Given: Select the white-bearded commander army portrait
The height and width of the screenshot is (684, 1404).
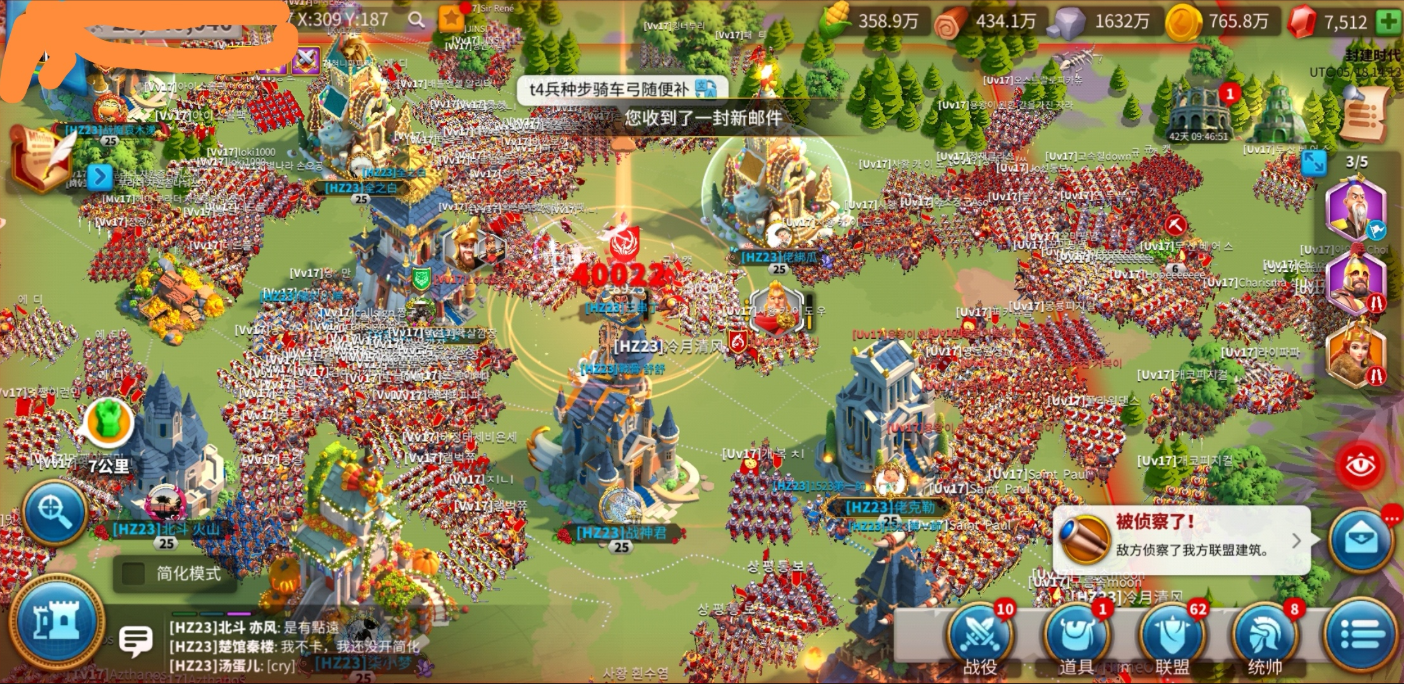Looking at the screenshot, I should 1355,209.
